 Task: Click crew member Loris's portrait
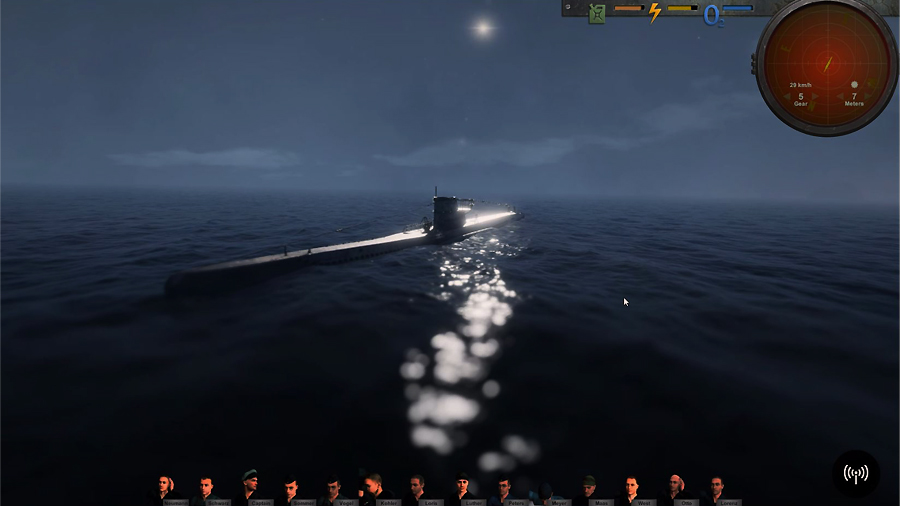pyautogui.click(x=417, y=488)
